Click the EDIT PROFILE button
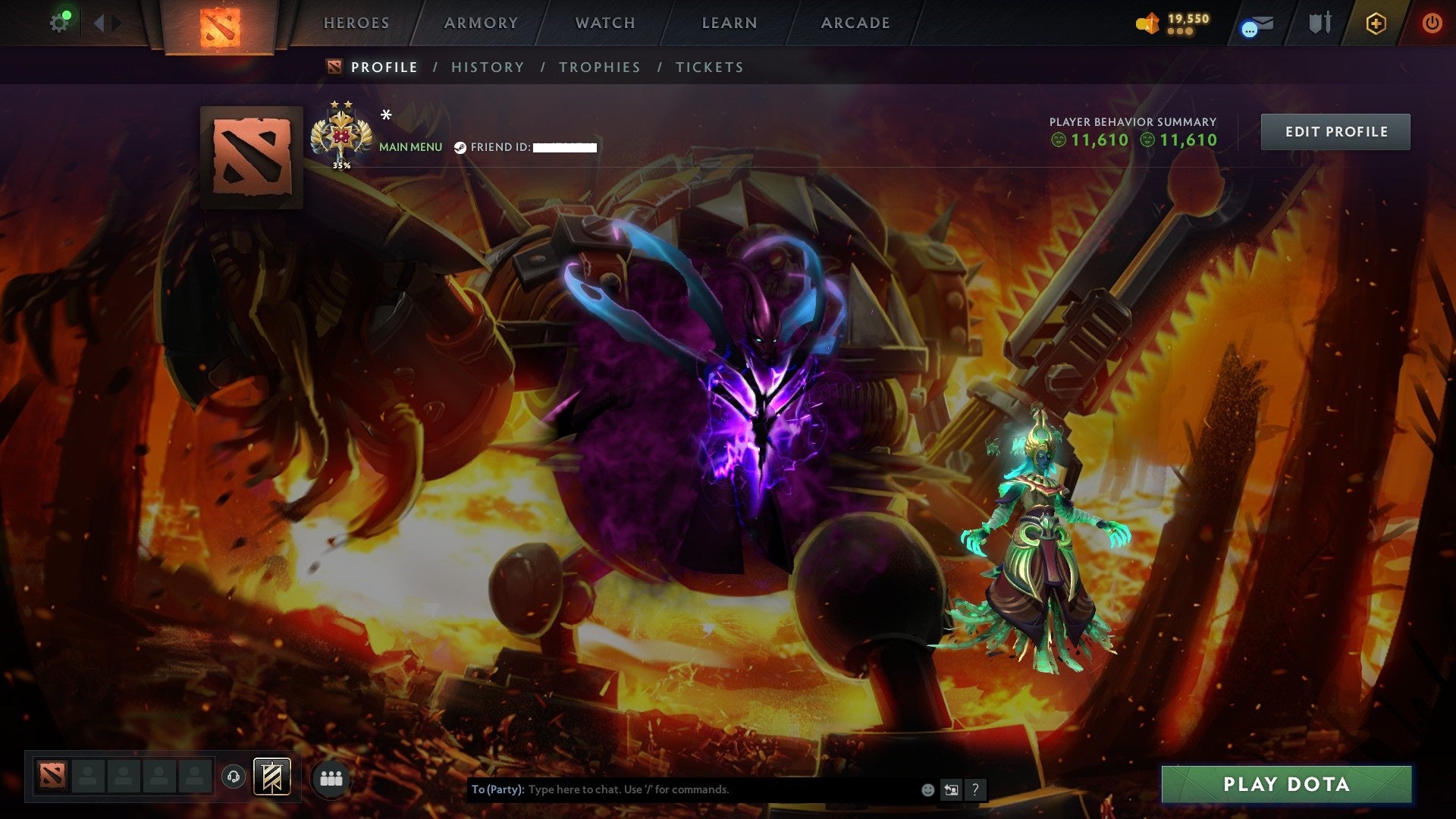This screenshot has height=819, width=1456. [x=1335, y=130]
